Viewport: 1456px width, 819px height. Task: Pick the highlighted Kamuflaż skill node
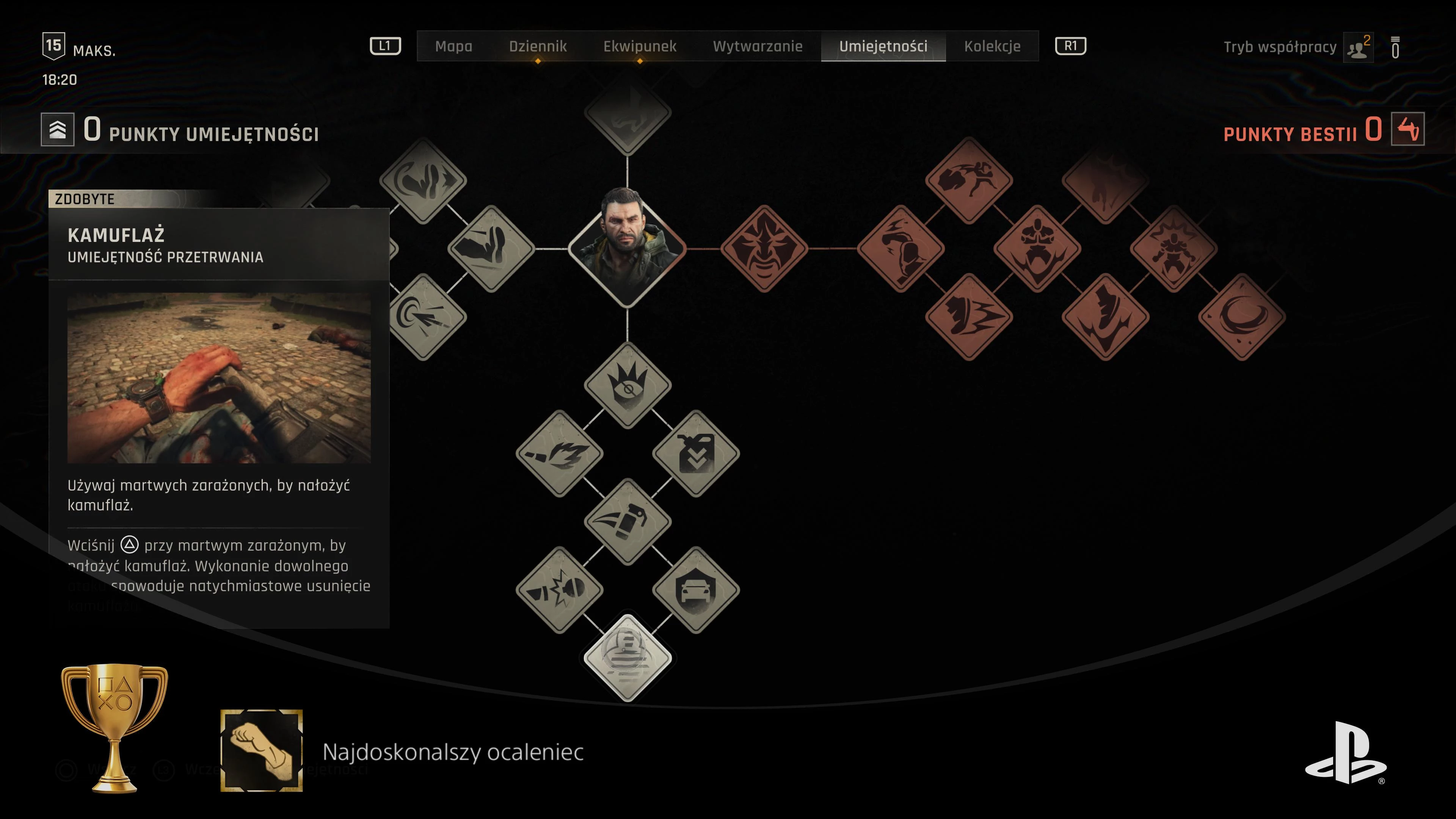pos(628,658)
